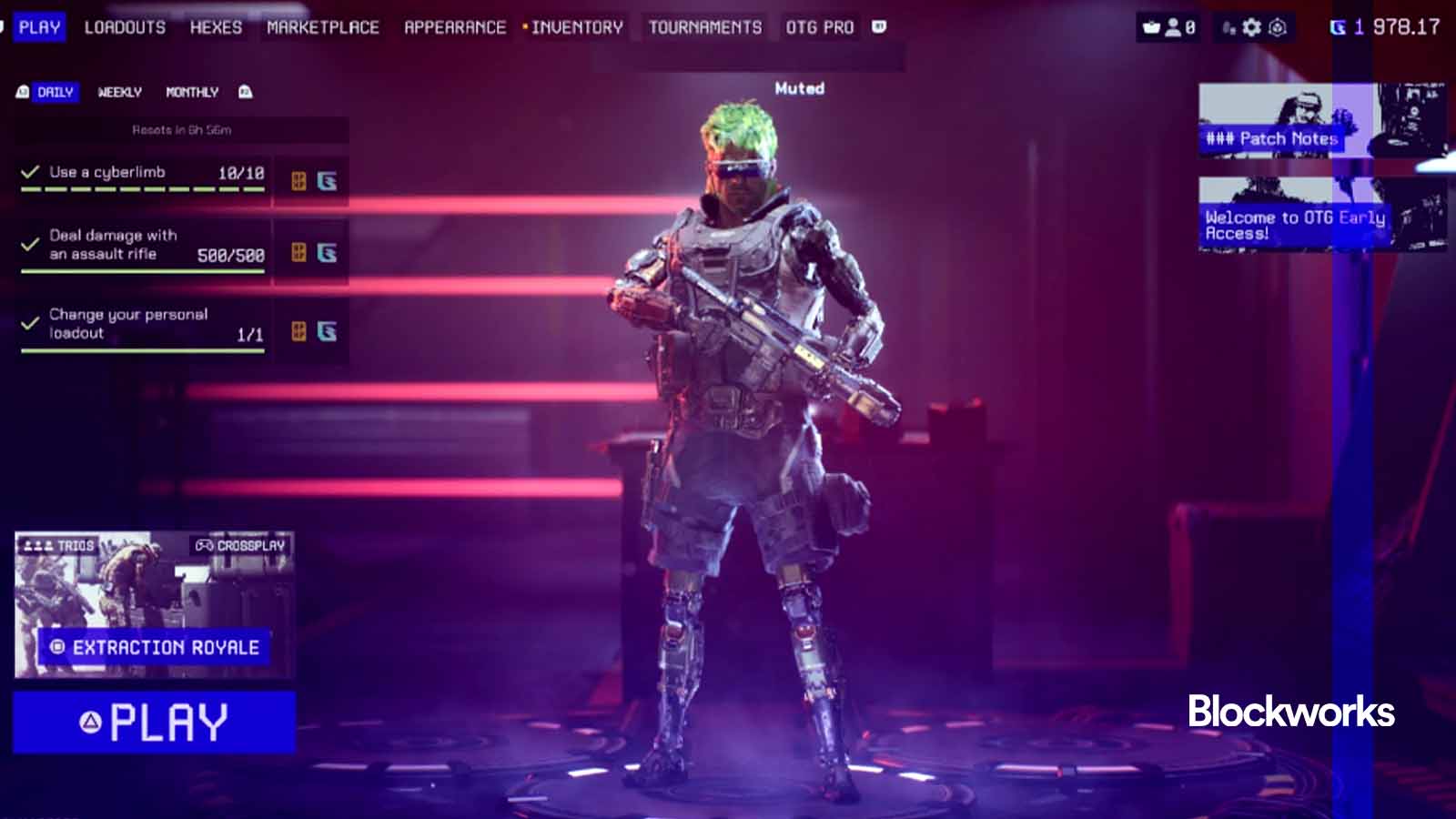Open the settings gear icon
Image resolution: width=1456 pixels, height=819 pixels.
[1249, 26]
